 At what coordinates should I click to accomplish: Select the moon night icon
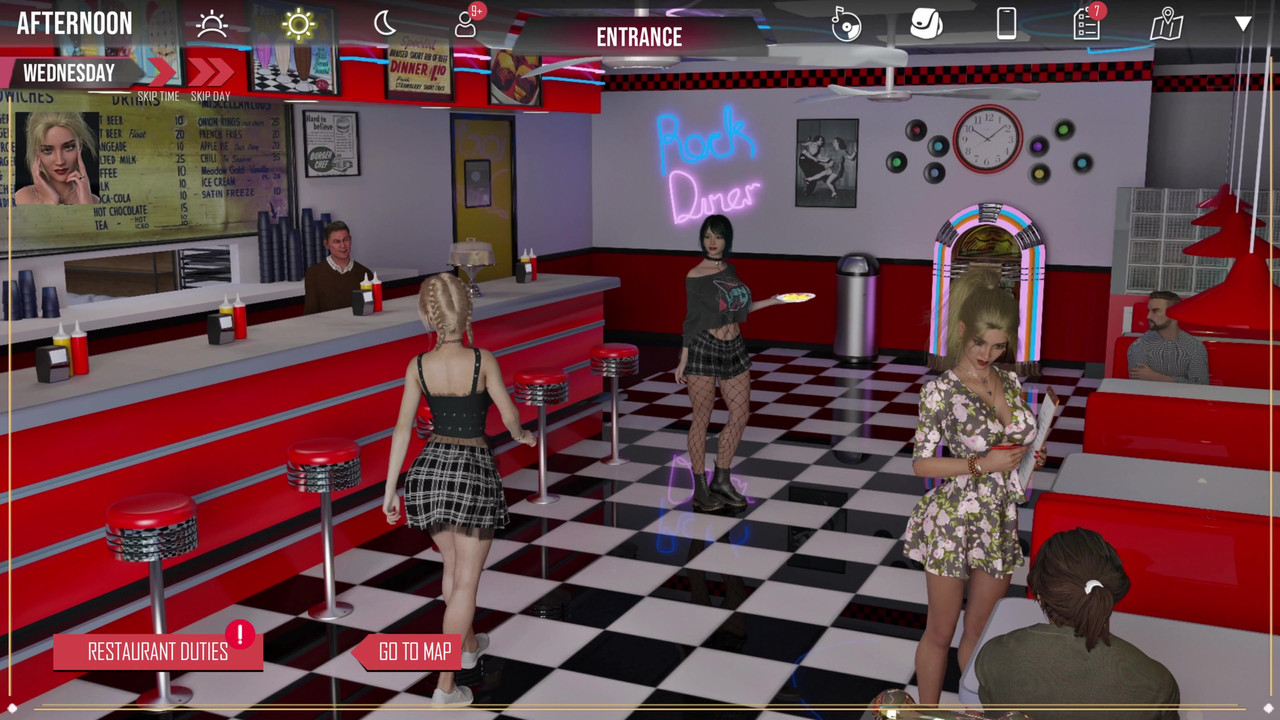(385, 24)
